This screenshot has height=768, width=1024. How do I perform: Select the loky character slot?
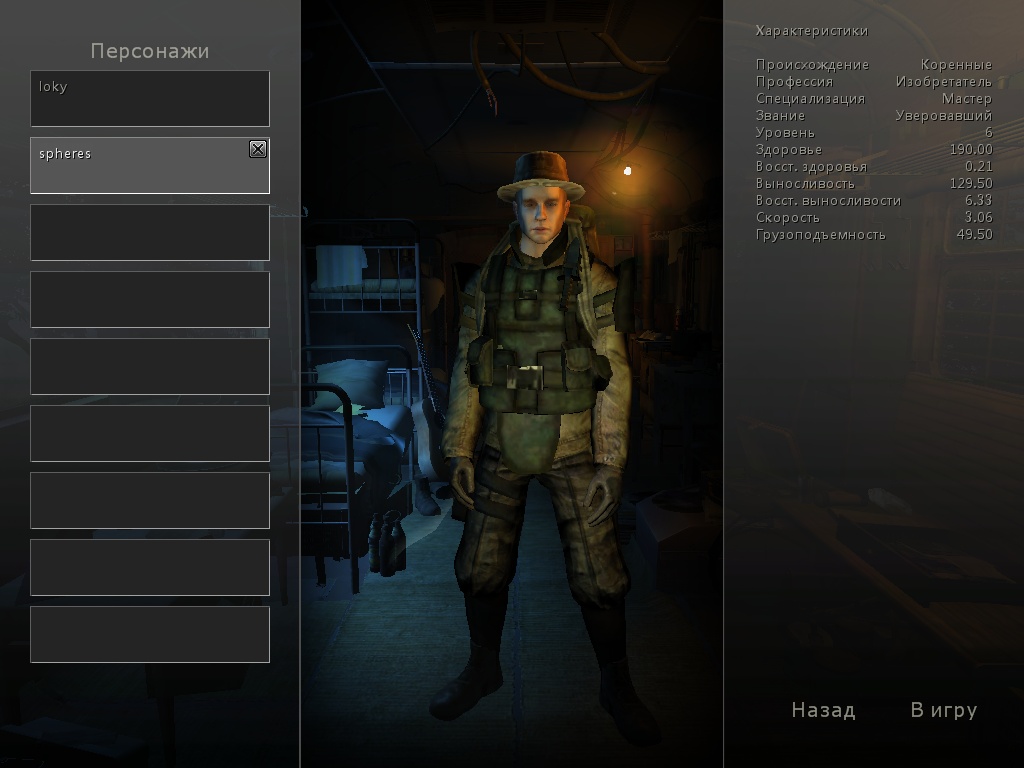(150, 98)
